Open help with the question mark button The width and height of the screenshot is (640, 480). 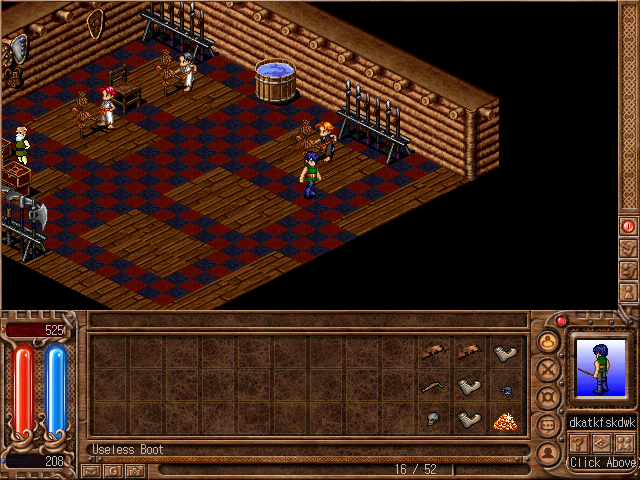[x=578, y=443]
